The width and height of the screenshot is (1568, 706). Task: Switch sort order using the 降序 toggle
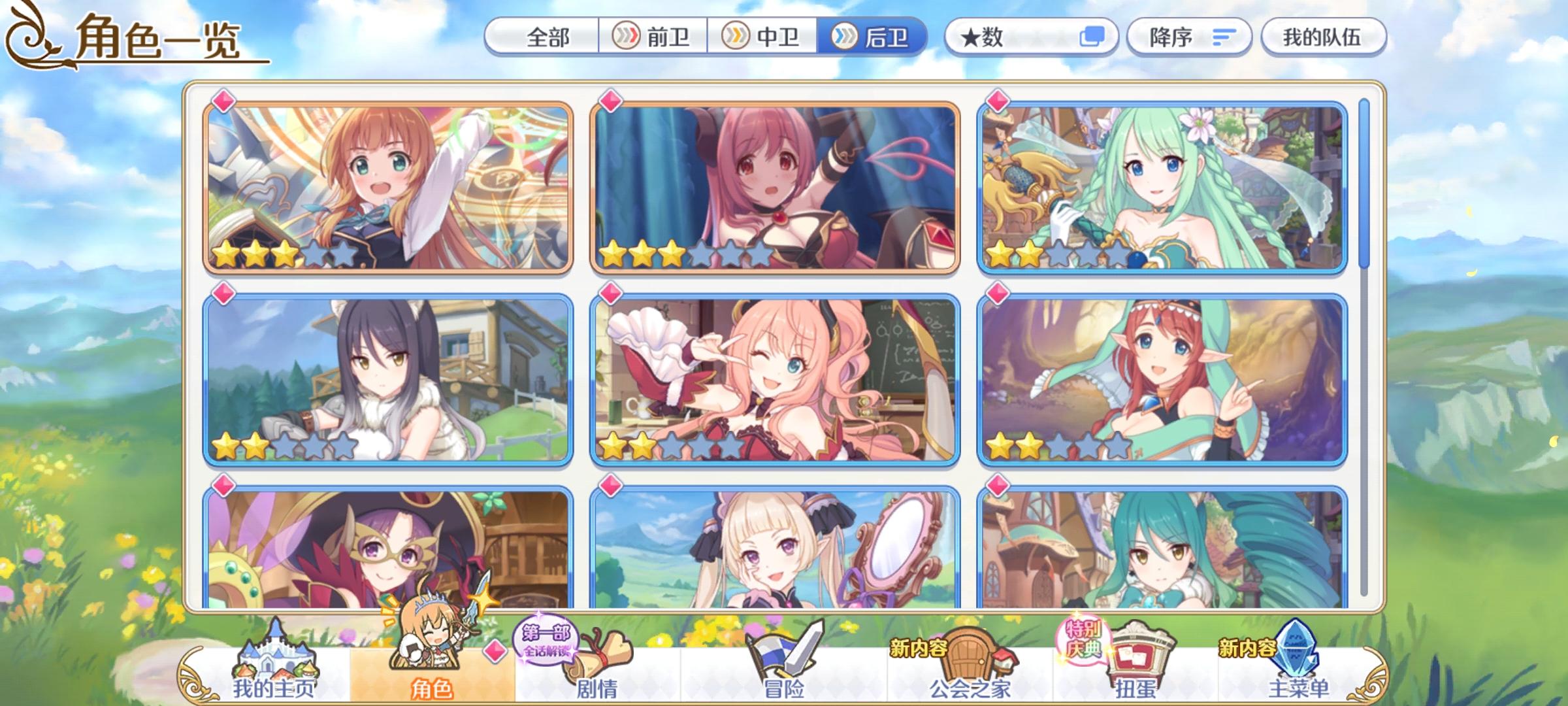[x=1189, y=37]
